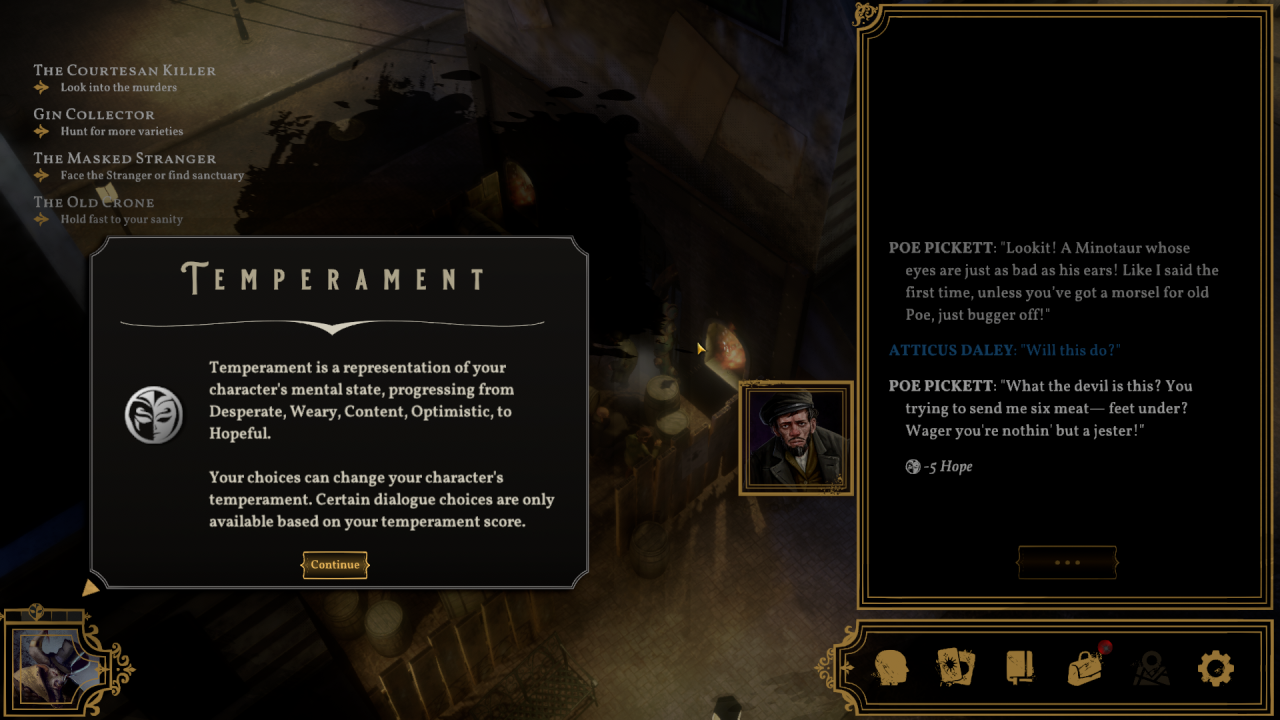Continue past the Temperament tutorial

click(335, 565)
